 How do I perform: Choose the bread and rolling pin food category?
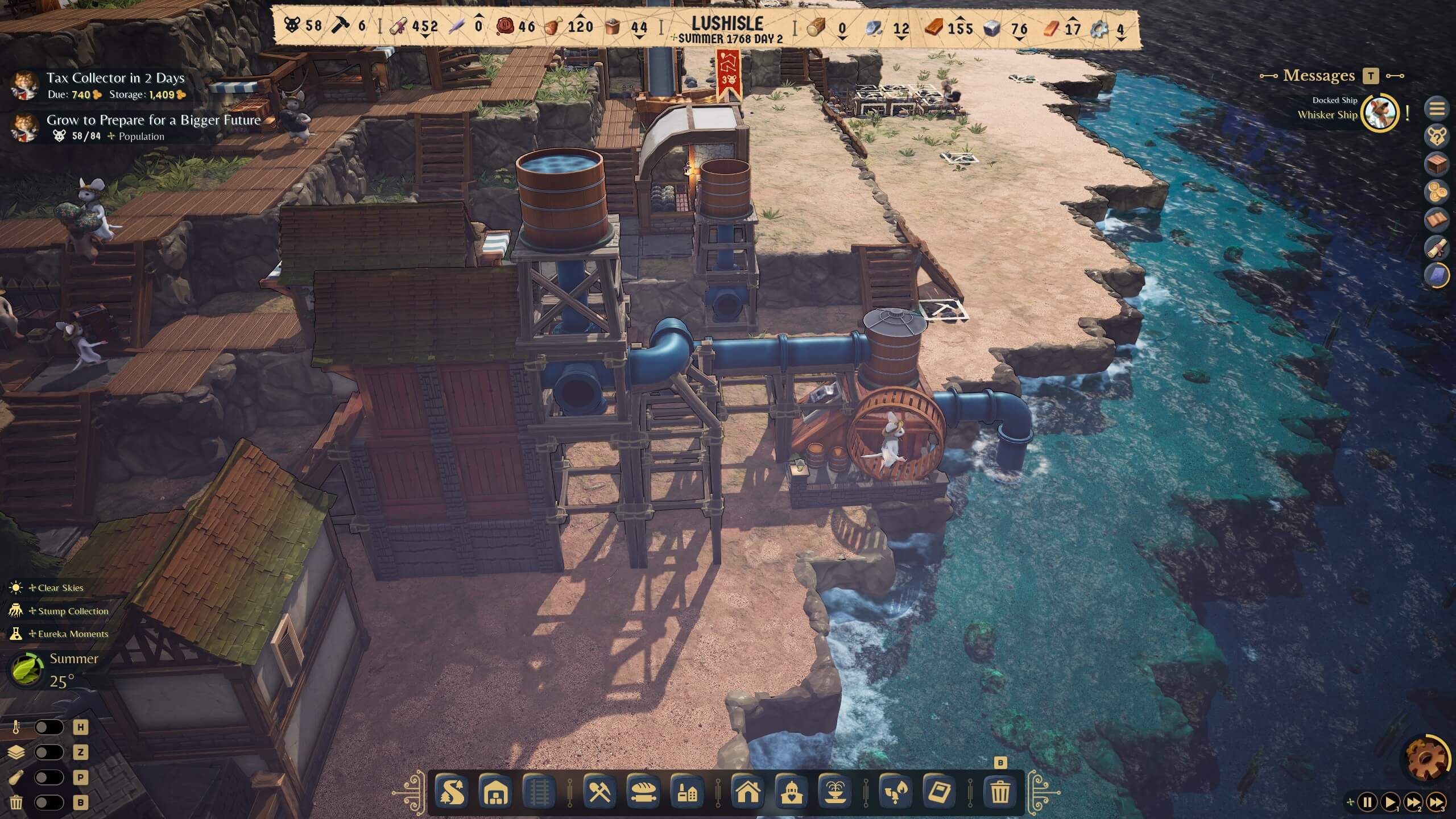pos(644,792)
